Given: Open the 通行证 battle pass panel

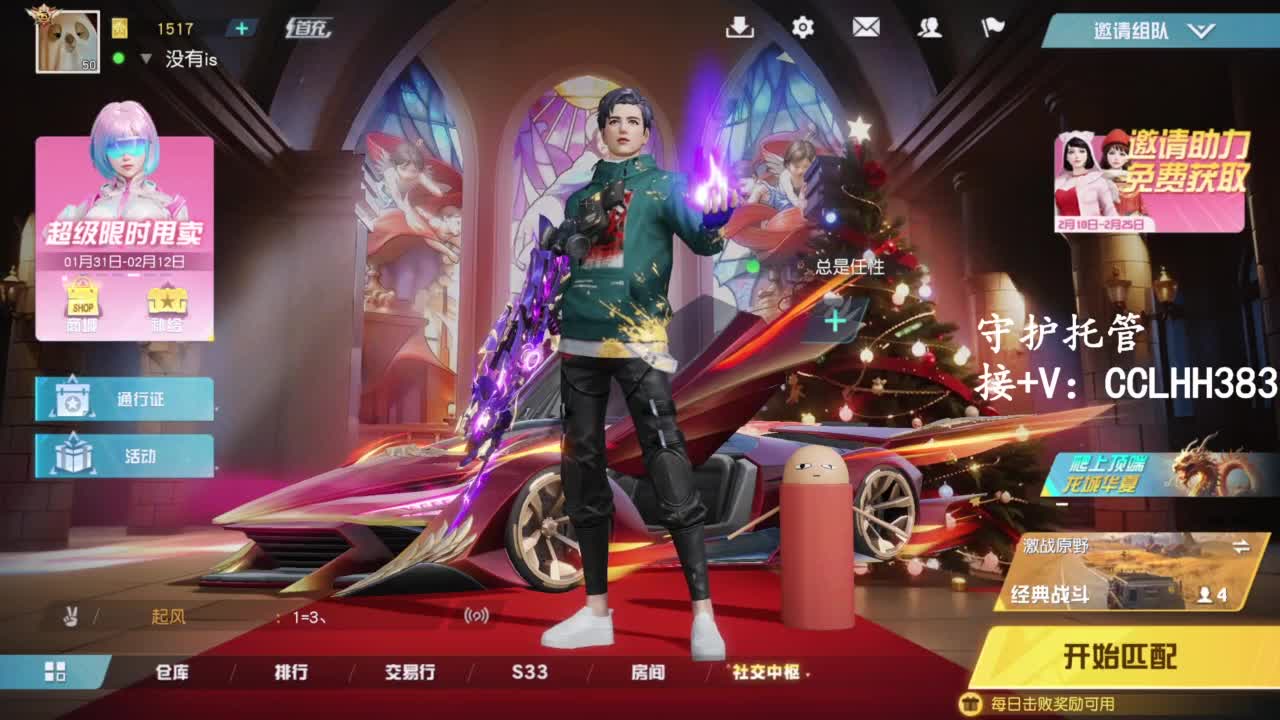Looking at the screenshot, I should (x=124, y=398).
